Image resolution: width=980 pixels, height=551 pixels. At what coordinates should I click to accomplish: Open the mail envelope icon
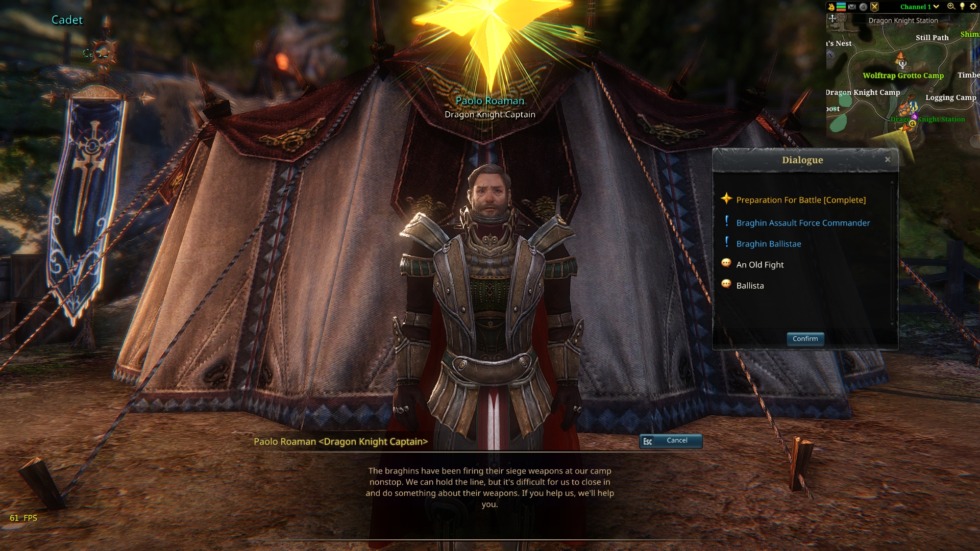point(852,7)
